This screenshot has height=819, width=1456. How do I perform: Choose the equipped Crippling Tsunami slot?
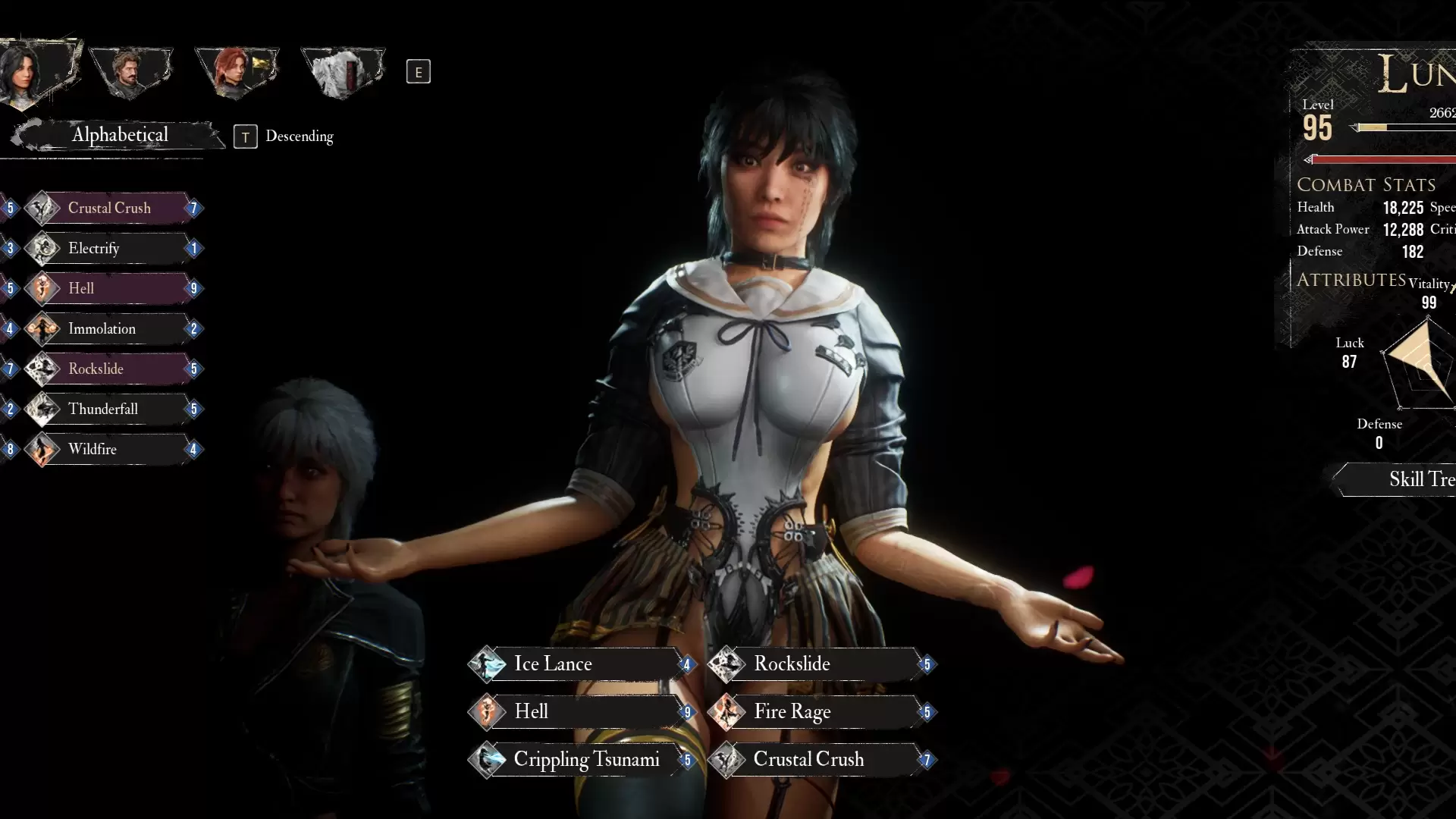coord(580,760)
